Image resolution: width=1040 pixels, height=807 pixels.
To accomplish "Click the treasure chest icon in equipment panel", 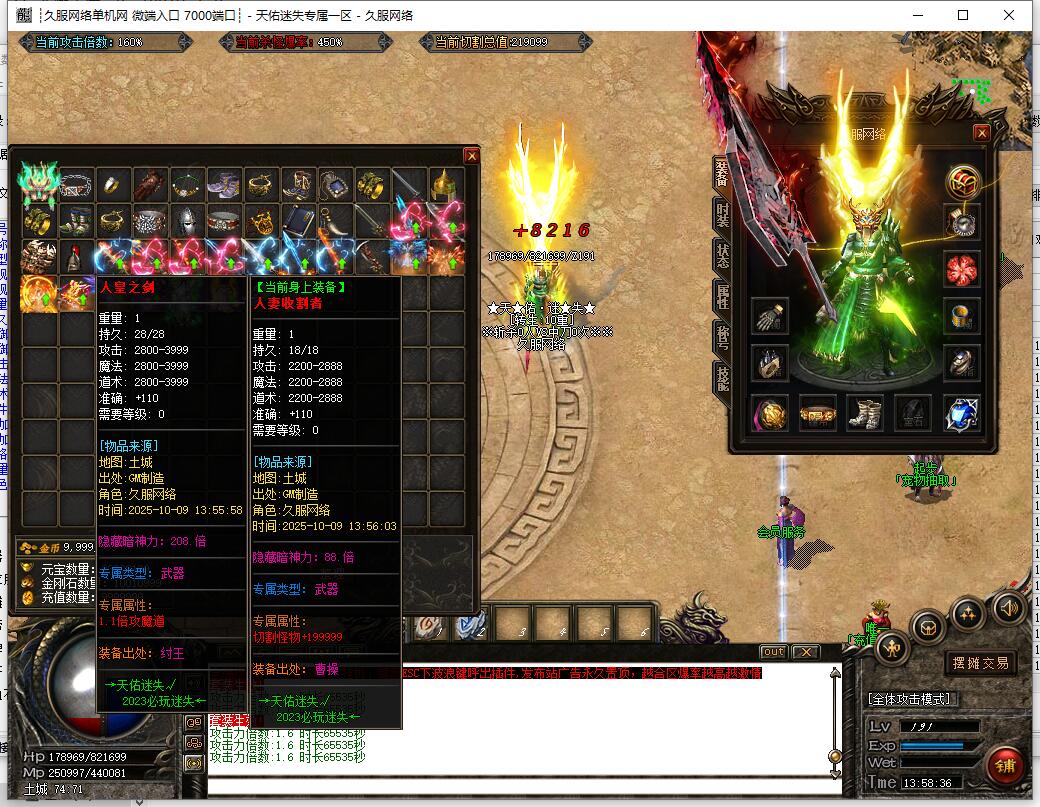I will [962, 182].
